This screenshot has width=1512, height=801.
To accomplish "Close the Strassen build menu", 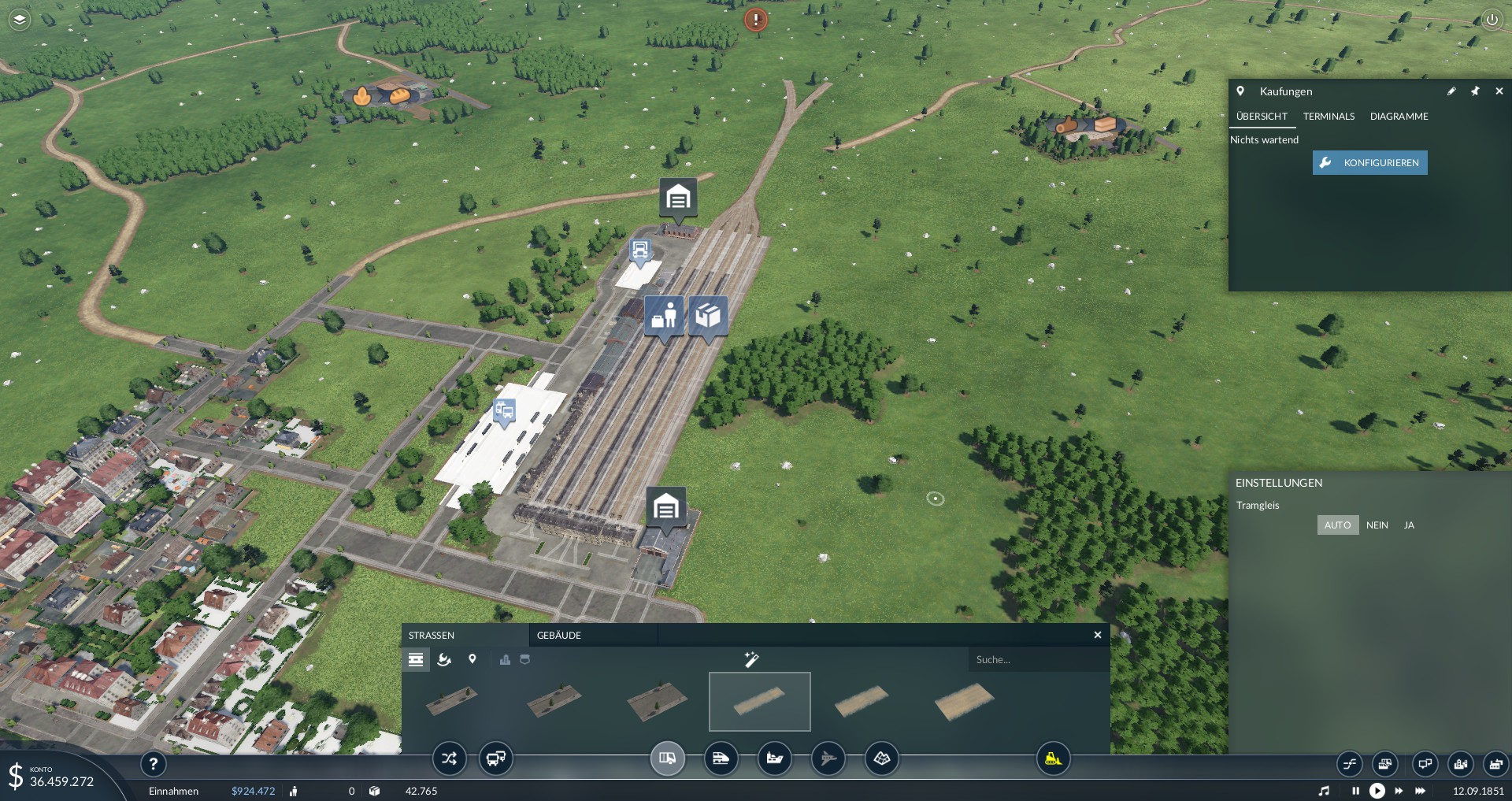I will [1098, 635].
